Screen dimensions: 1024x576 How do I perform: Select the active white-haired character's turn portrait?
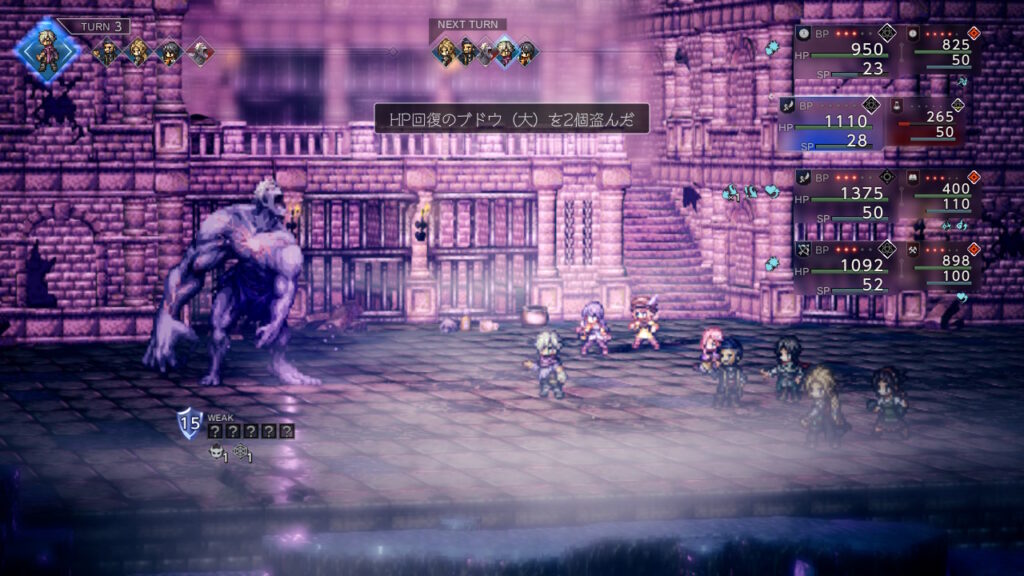pos(46,50)
